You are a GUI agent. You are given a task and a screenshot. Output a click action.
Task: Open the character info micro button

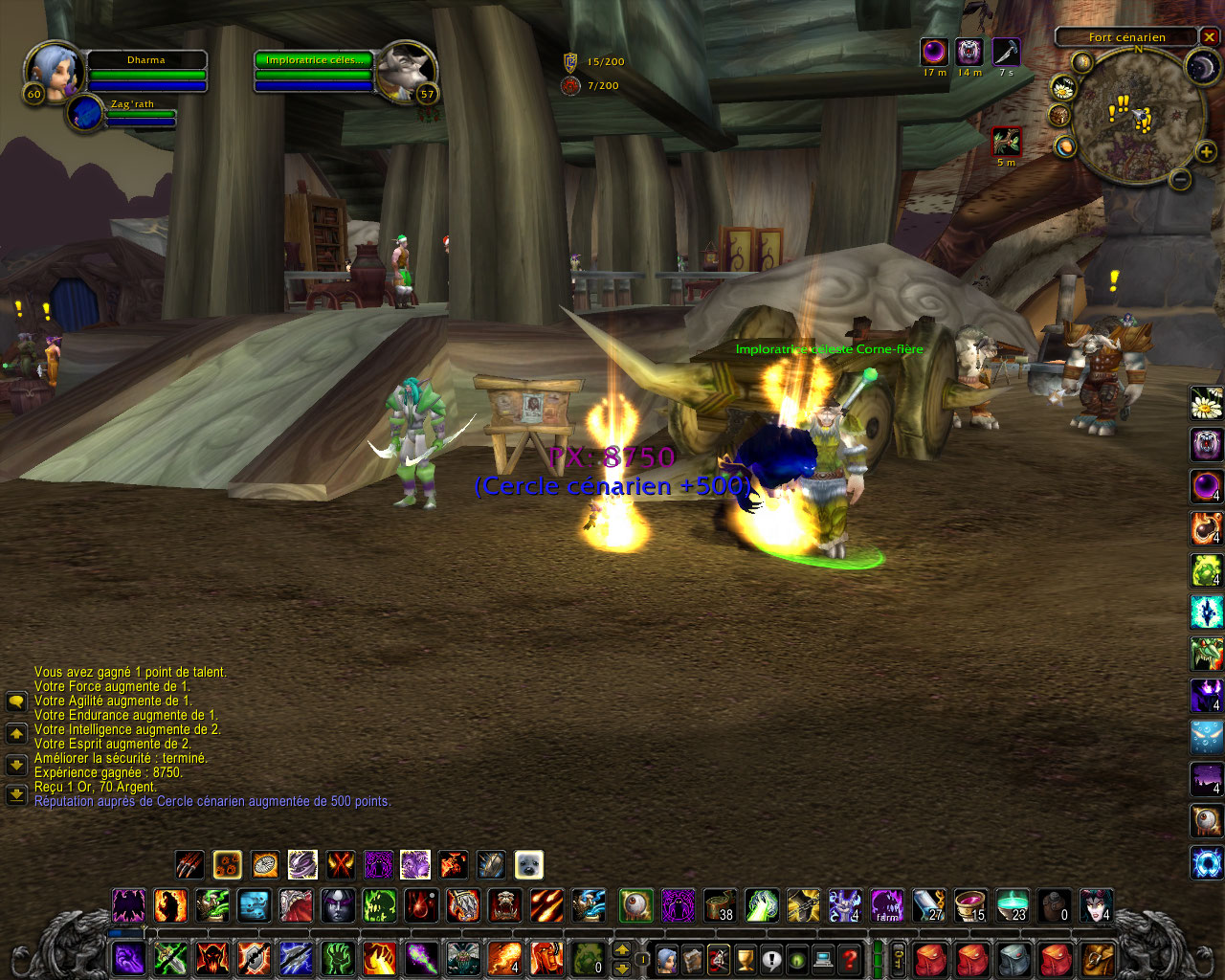coord(667,958)
